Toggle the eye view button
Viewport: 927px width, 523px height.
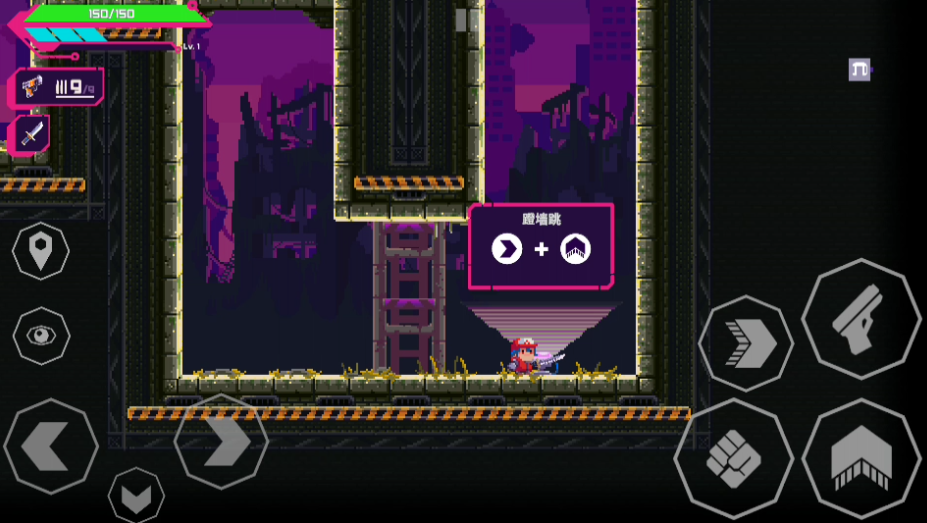click(41, 335)
